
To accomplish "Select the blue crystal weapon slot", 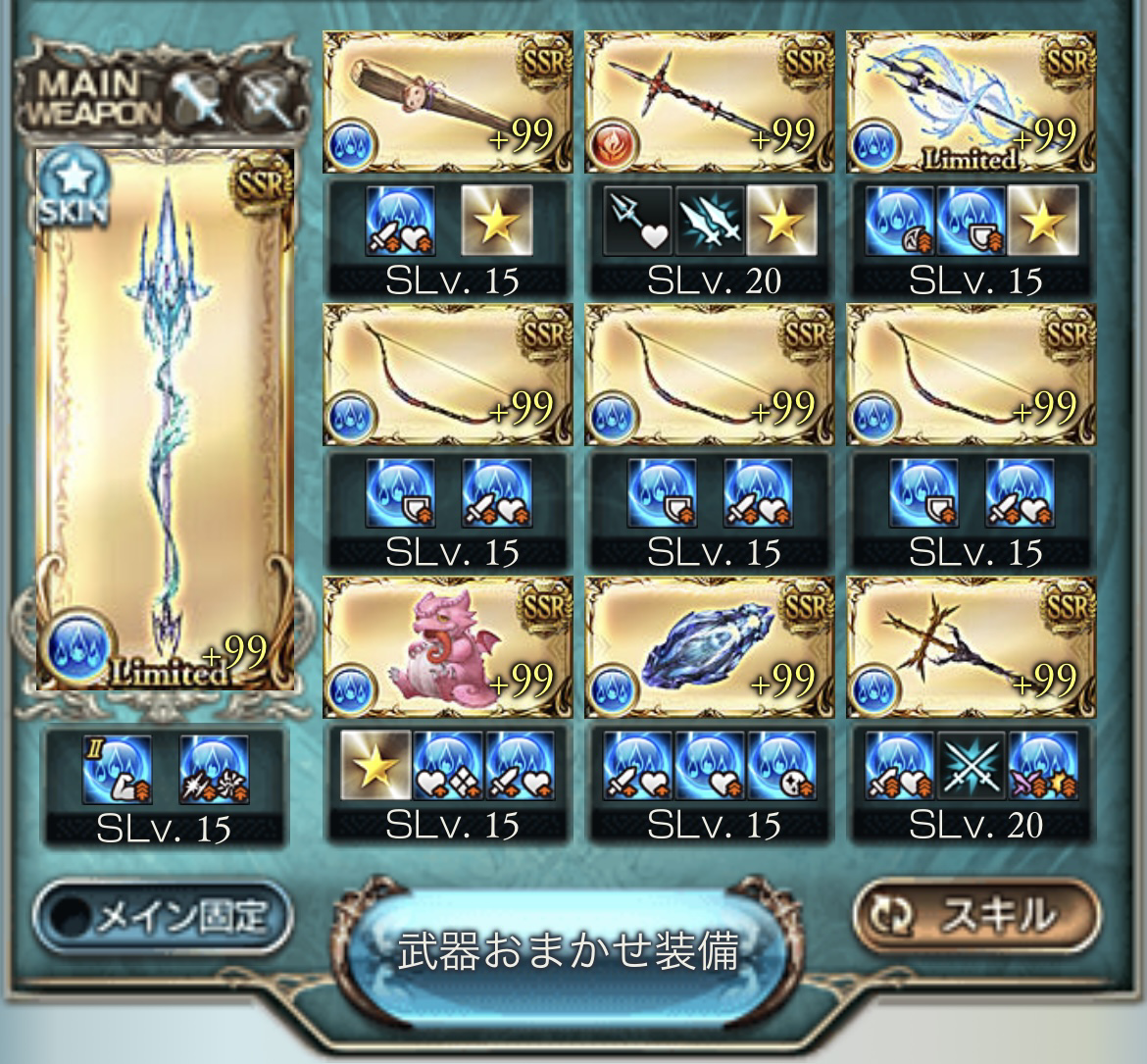I will [x=709, y=647].
